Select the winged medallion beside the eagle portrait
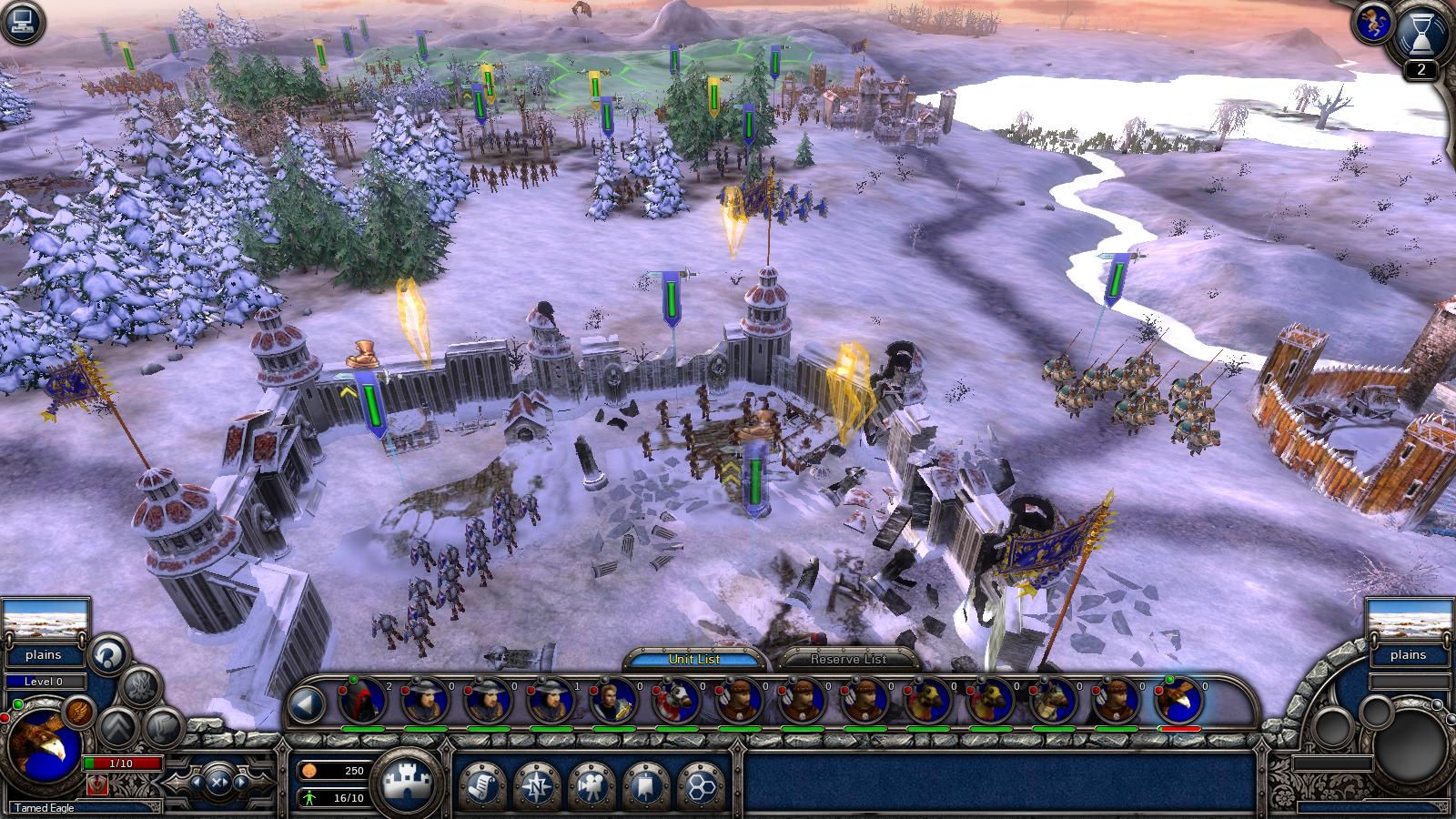The image size is (1456, 819). coord(78,713)
